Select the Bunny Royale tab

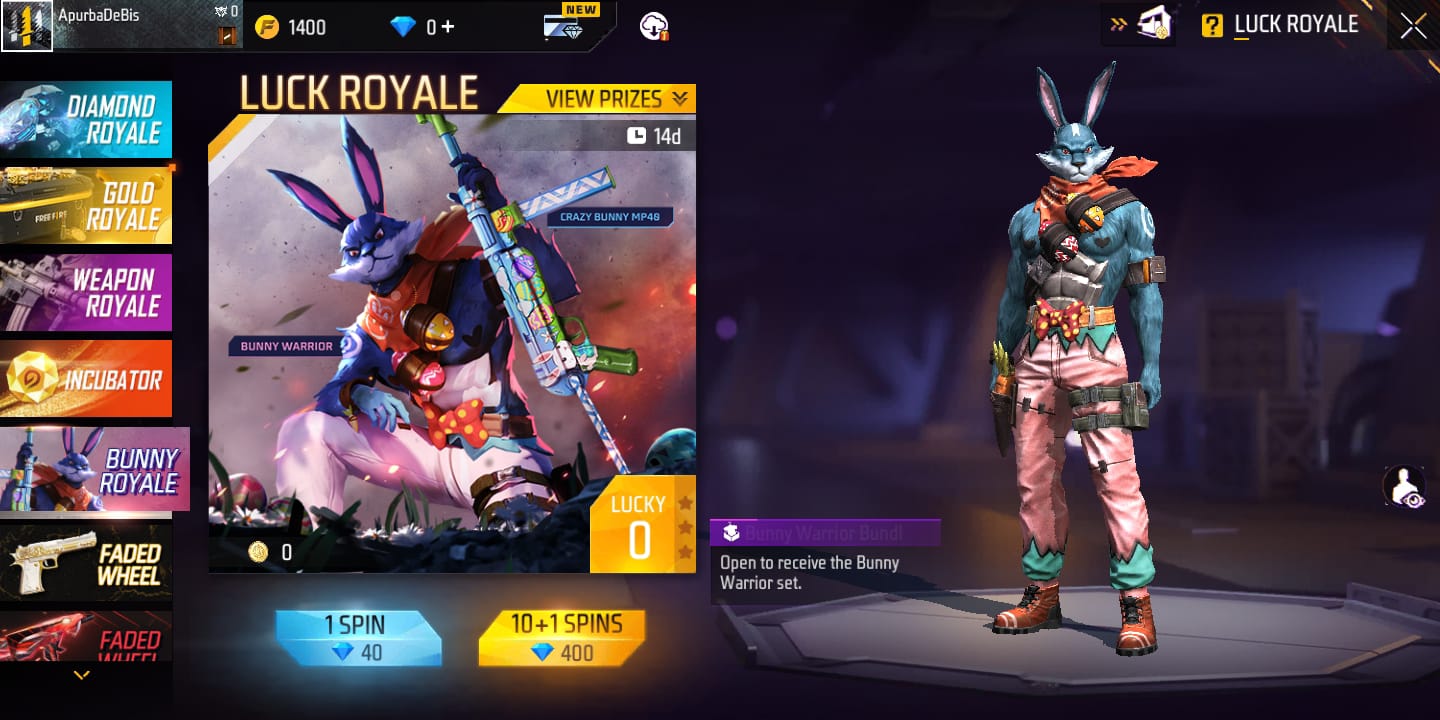94,469
